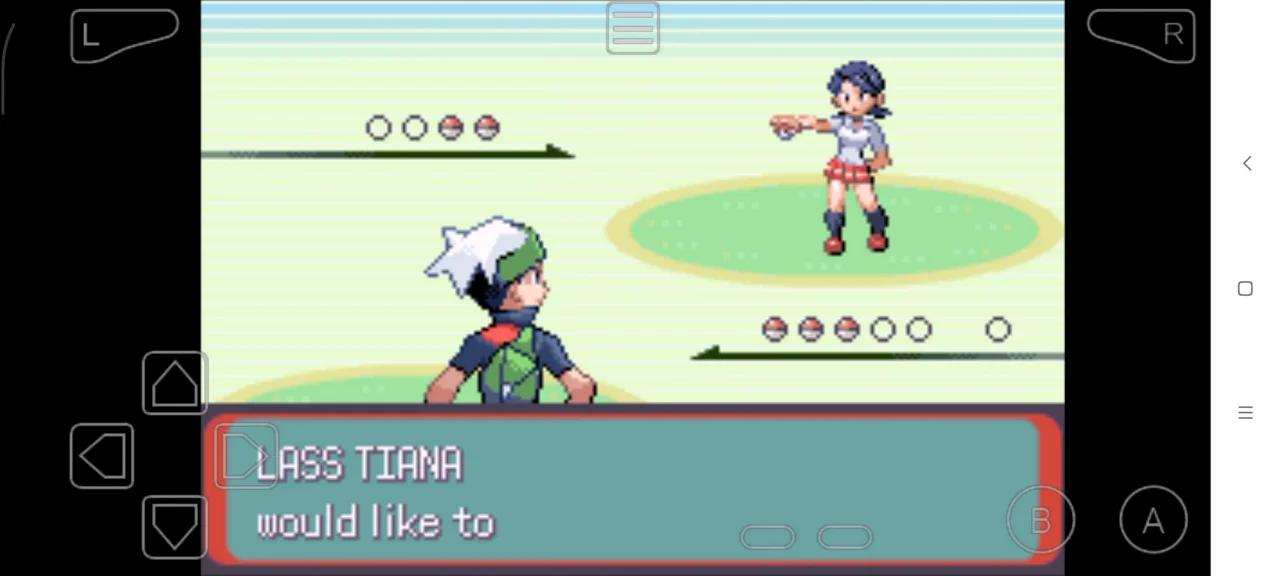Tap the D-pad up arrow
This screenshot has width=1280, height=576.
point(175,383)
